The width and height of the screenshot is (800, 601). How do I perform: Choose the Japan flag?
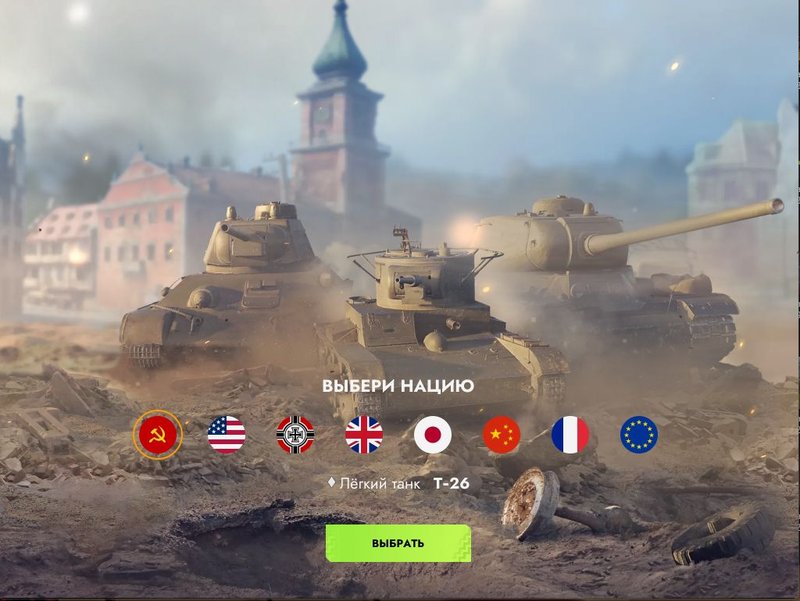433,435
